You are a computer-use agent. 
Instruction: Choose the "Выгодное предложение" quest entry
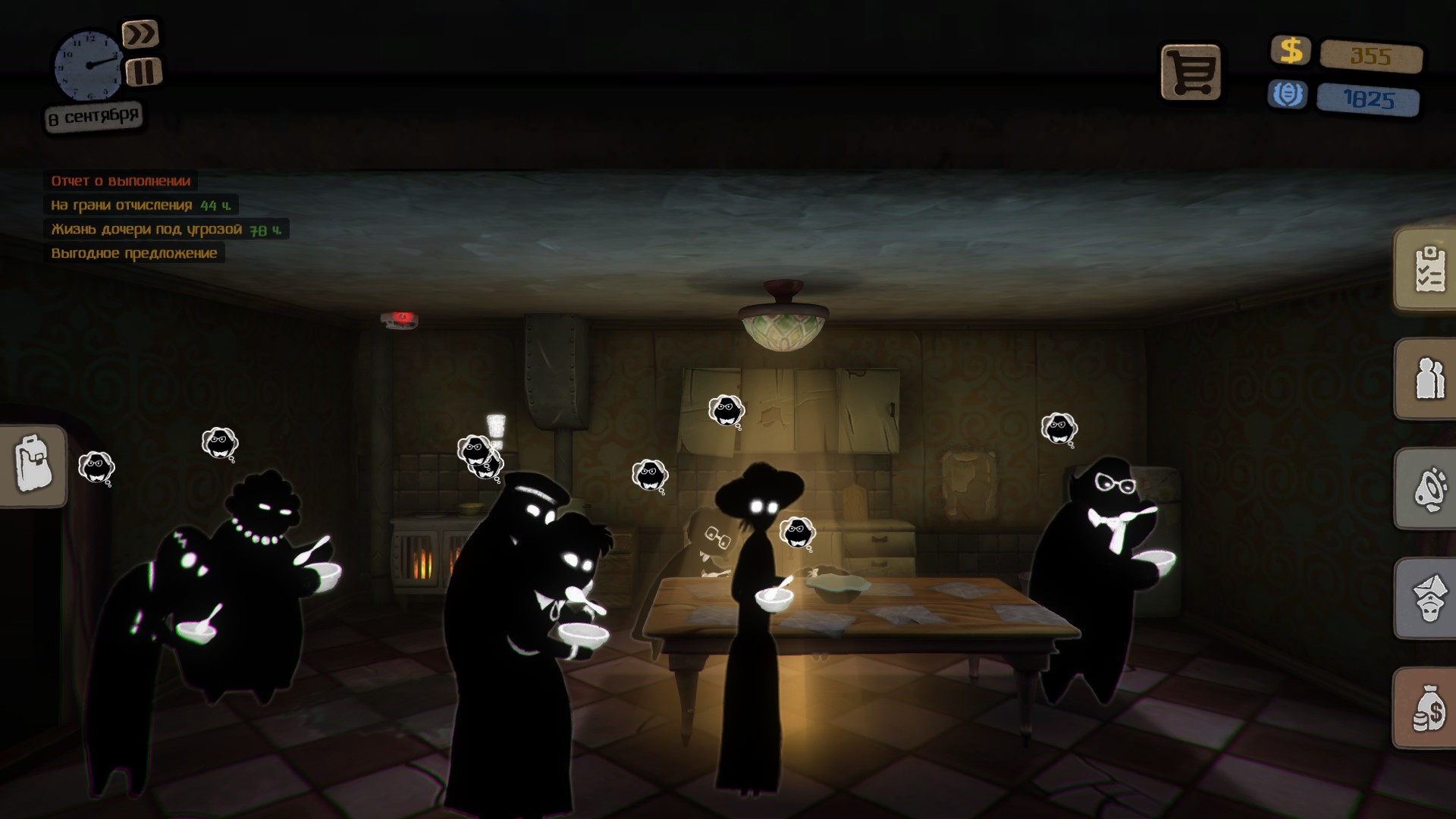tap(134, 253)
